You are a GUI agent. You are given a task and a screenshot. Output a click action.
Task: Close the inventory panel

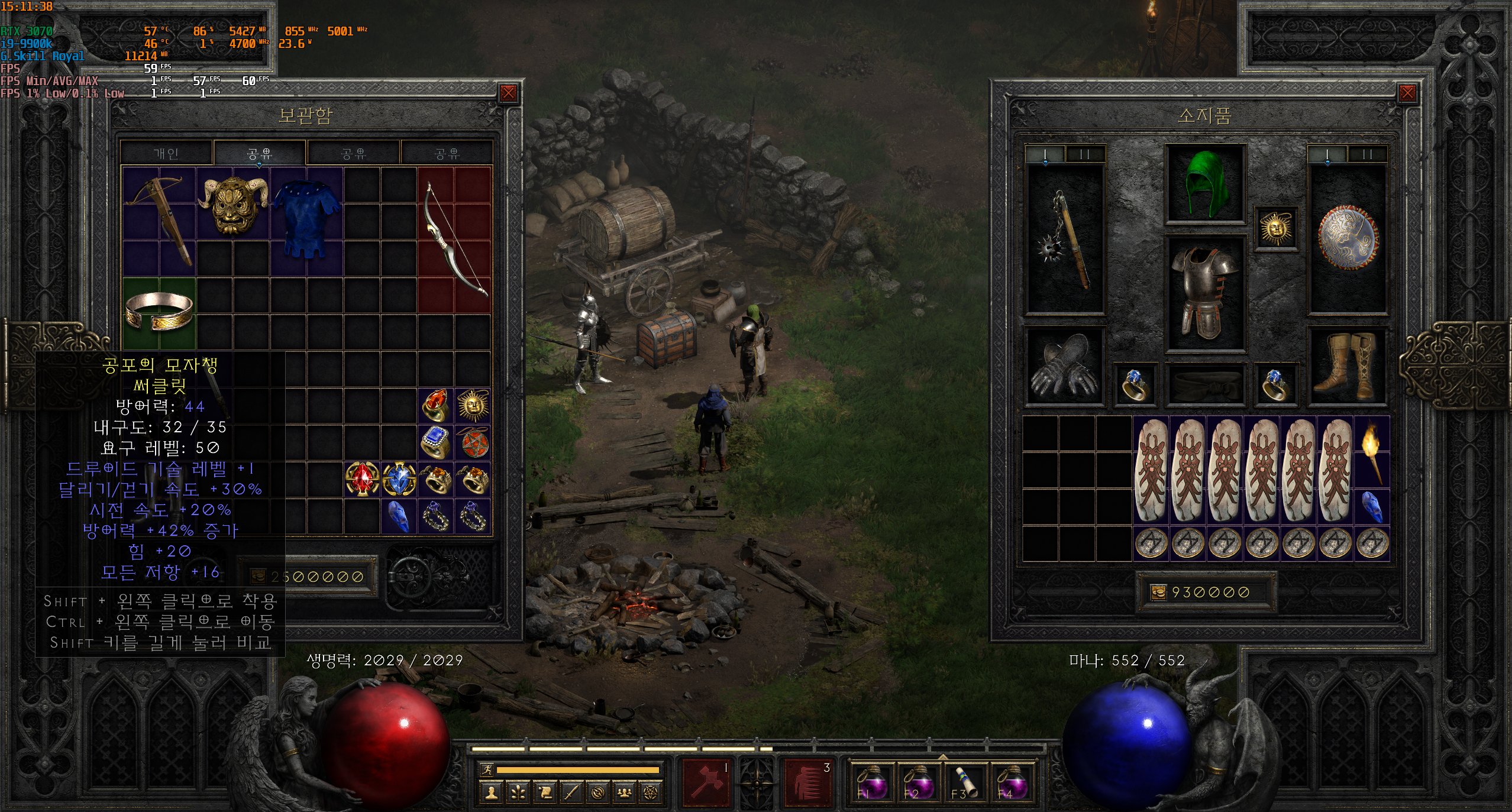coord(1407,93)
